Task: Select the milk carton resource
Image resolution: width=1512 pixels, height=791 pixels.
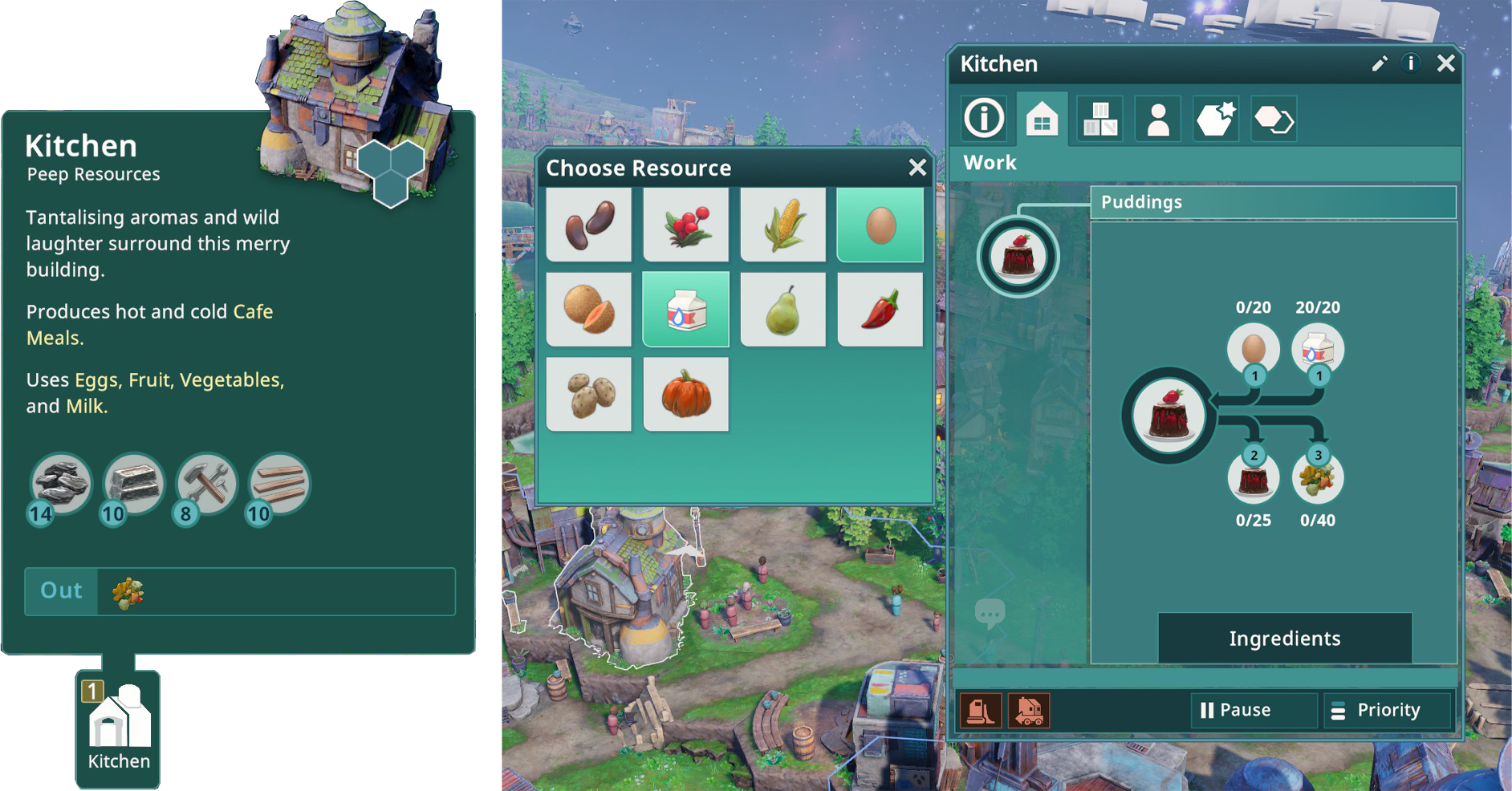Action: coord(686,310)
